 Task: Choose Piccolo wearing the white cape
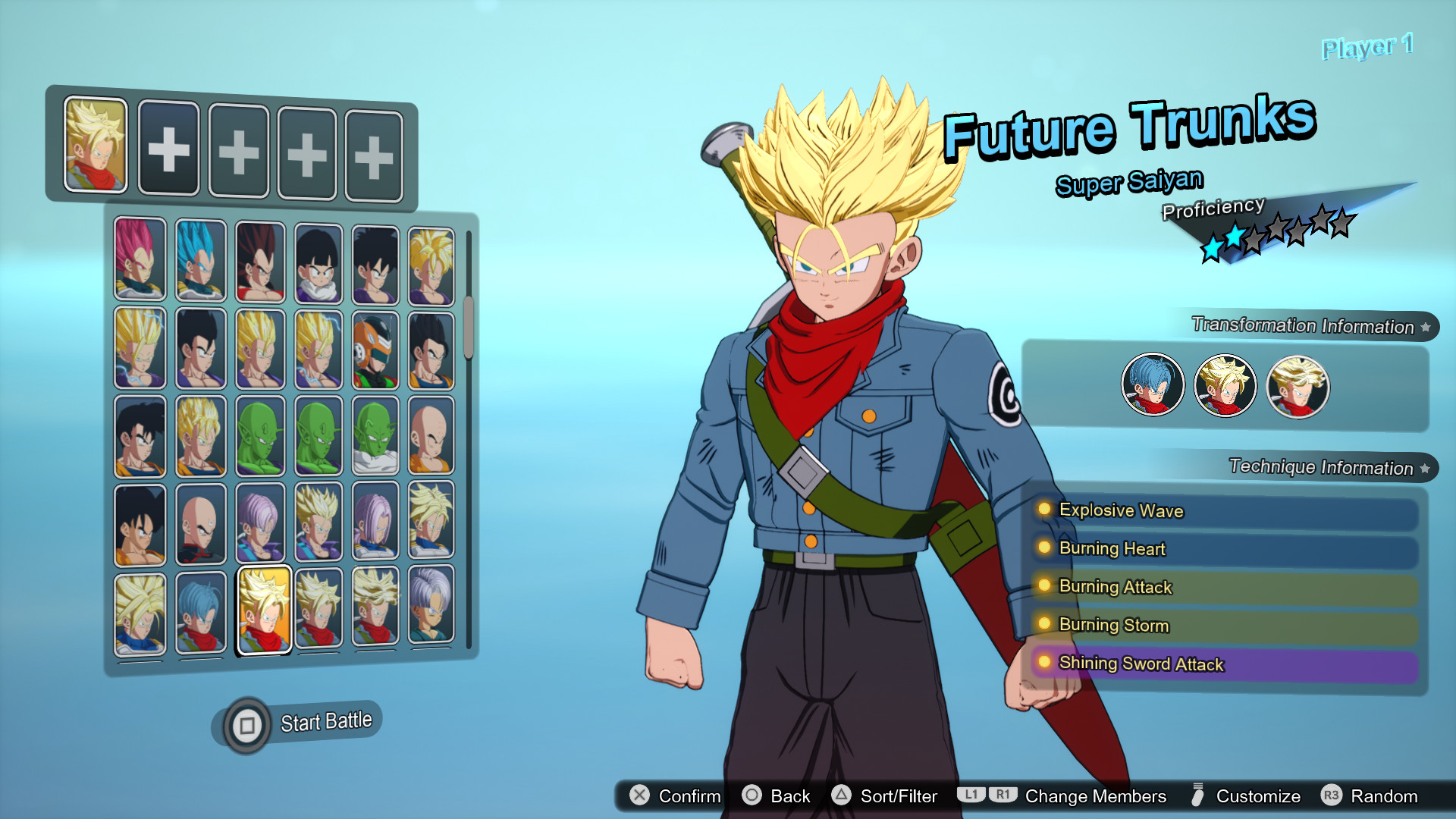[x=375, y=437]
